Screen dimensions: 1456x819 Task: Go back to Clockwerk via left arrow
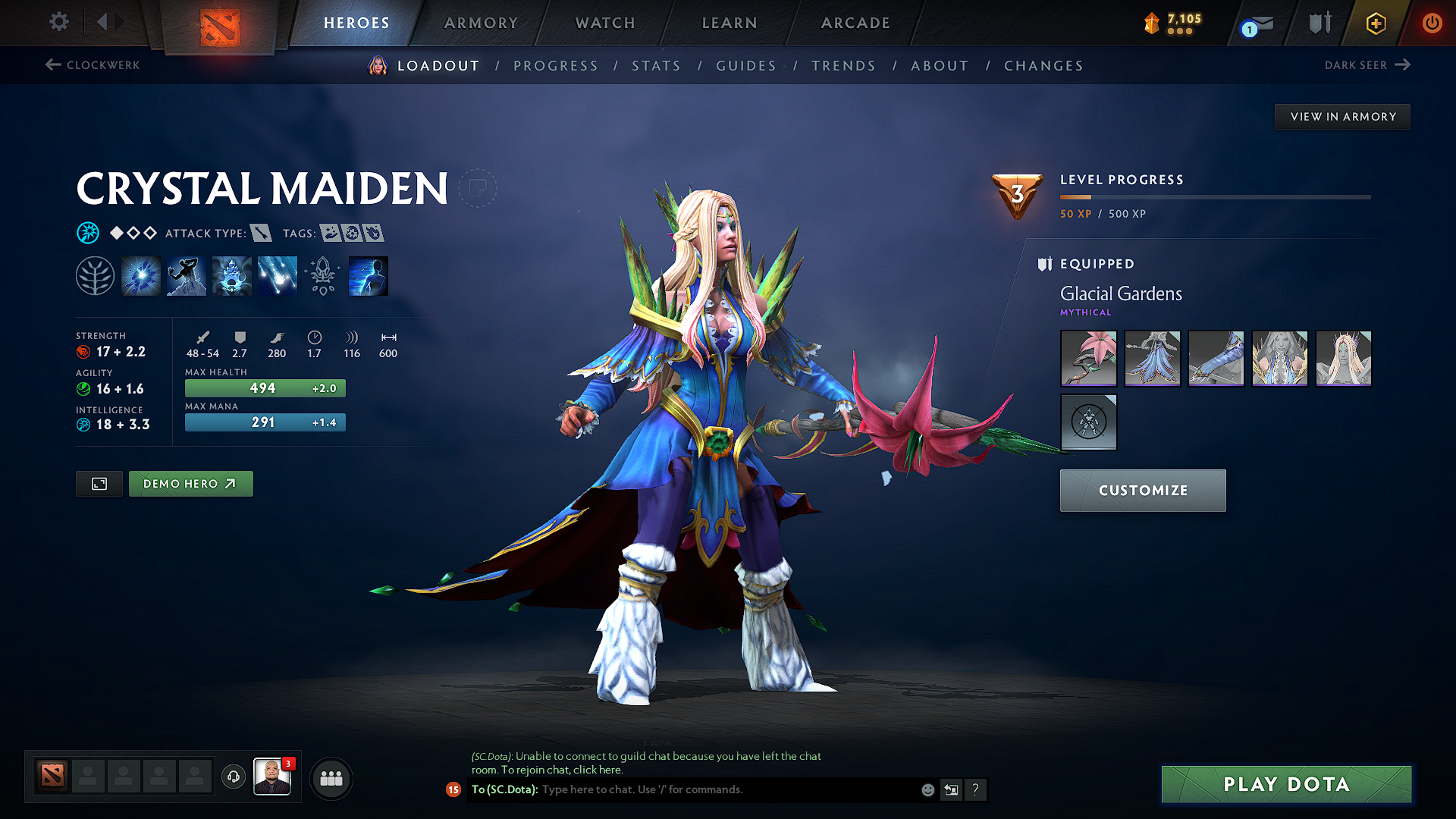tap(91, 65)
